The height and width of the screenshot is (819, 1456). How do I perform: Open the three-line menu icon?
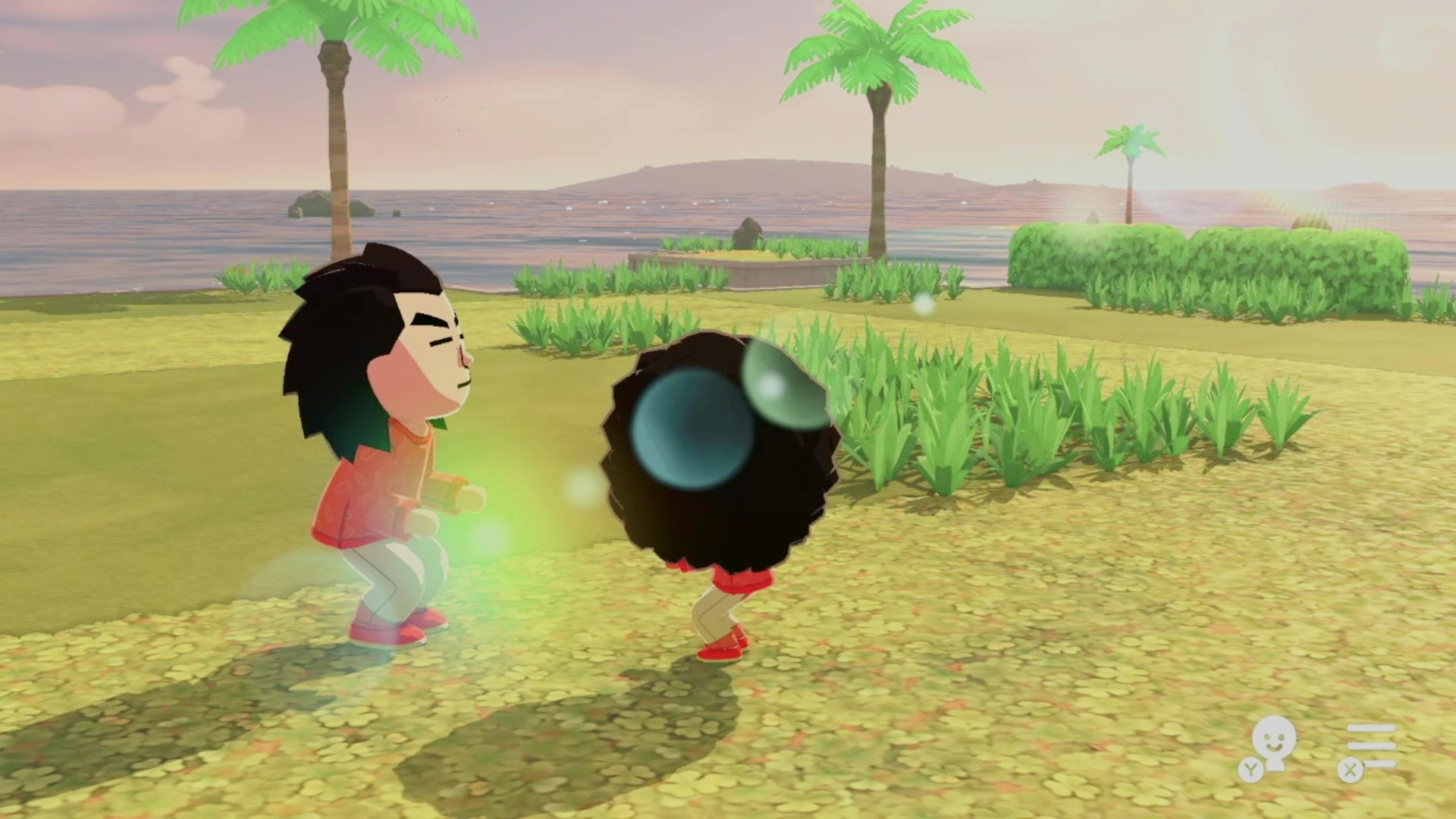tap(1370, 746)
